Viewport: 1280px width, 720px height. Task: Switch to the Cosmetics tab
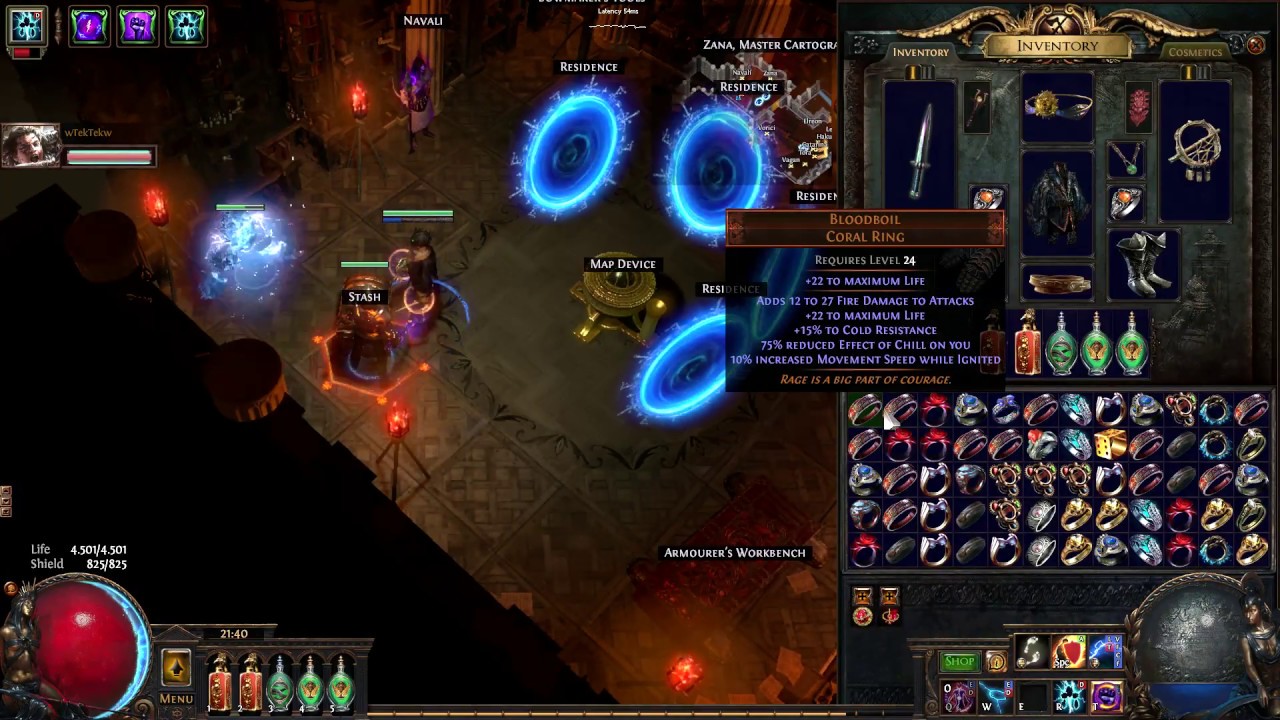tap(1195, 52)
